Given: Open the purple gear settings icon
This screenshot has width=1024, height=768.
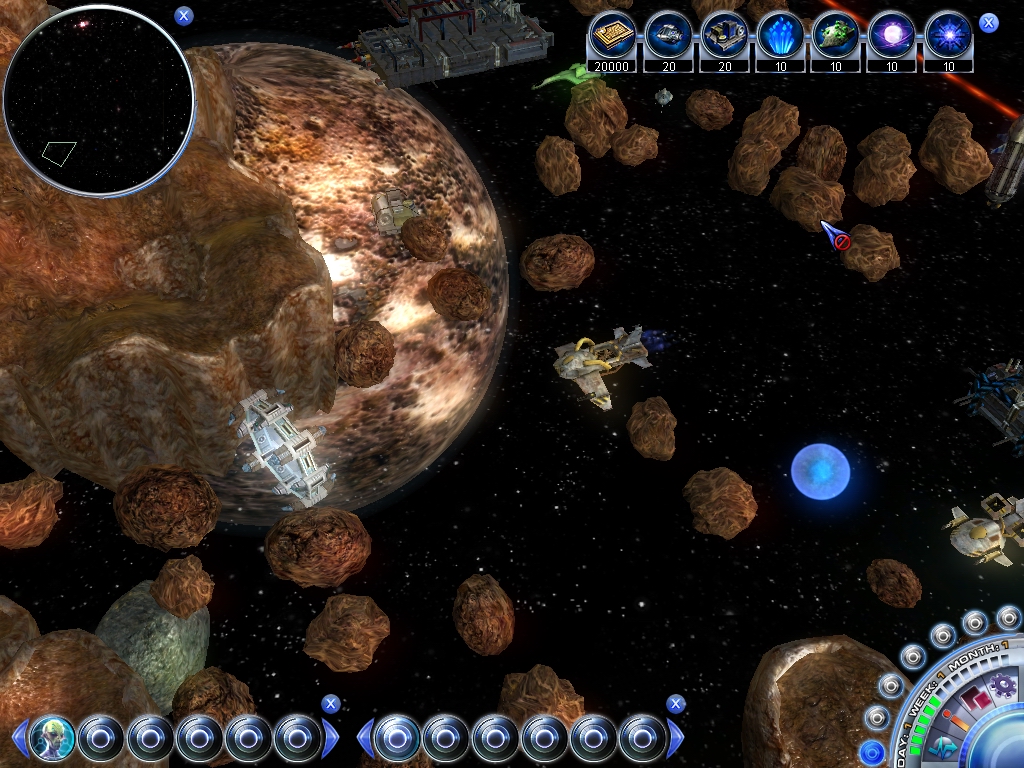Looking at the screenshot, I should 1001,686.
